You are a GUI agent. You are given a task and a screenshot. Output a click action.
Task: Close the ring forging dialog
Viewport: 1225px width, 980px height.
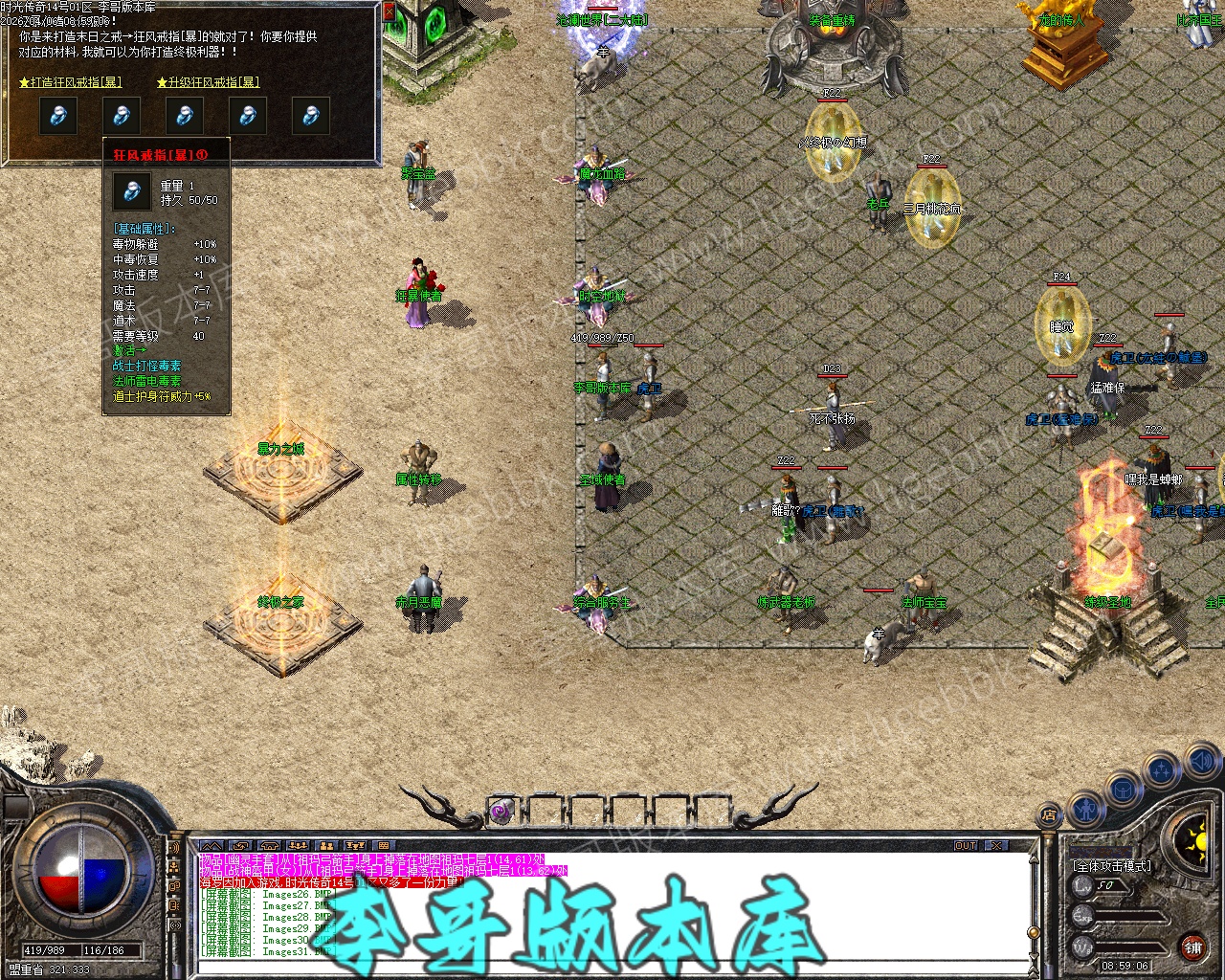[x=389, y=11]
